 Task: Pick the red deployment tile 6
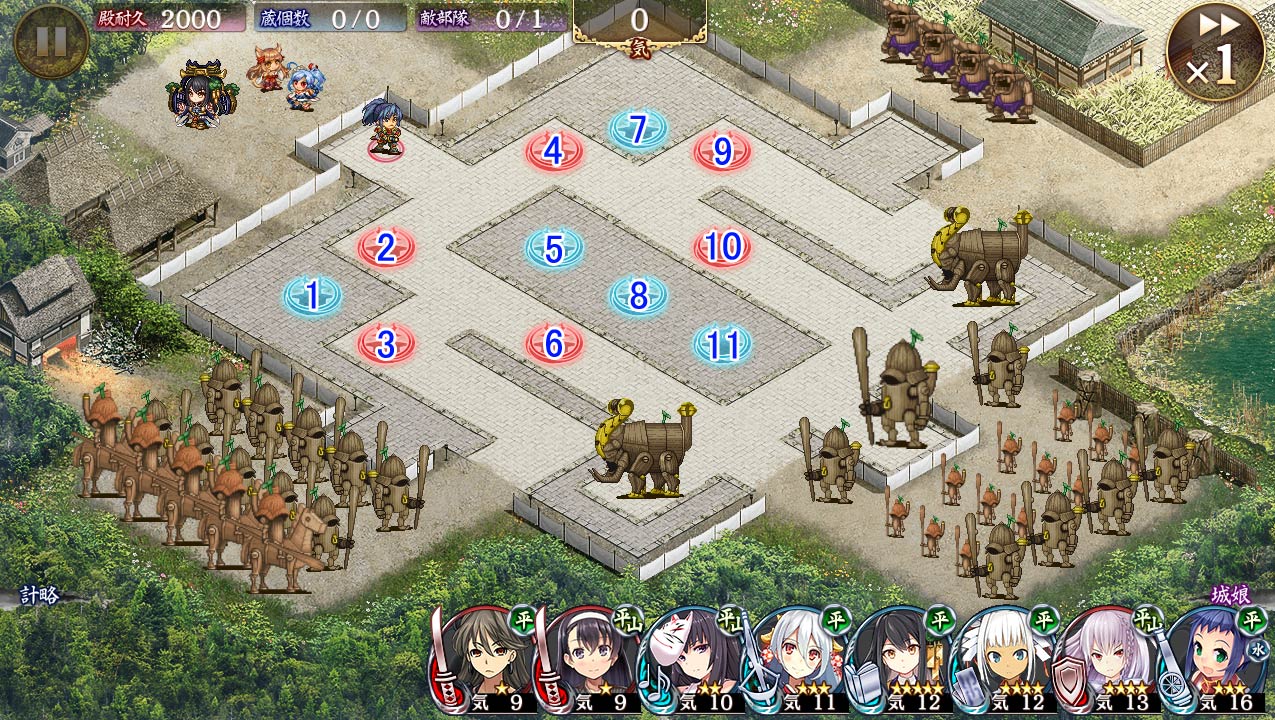pos(554,344)
